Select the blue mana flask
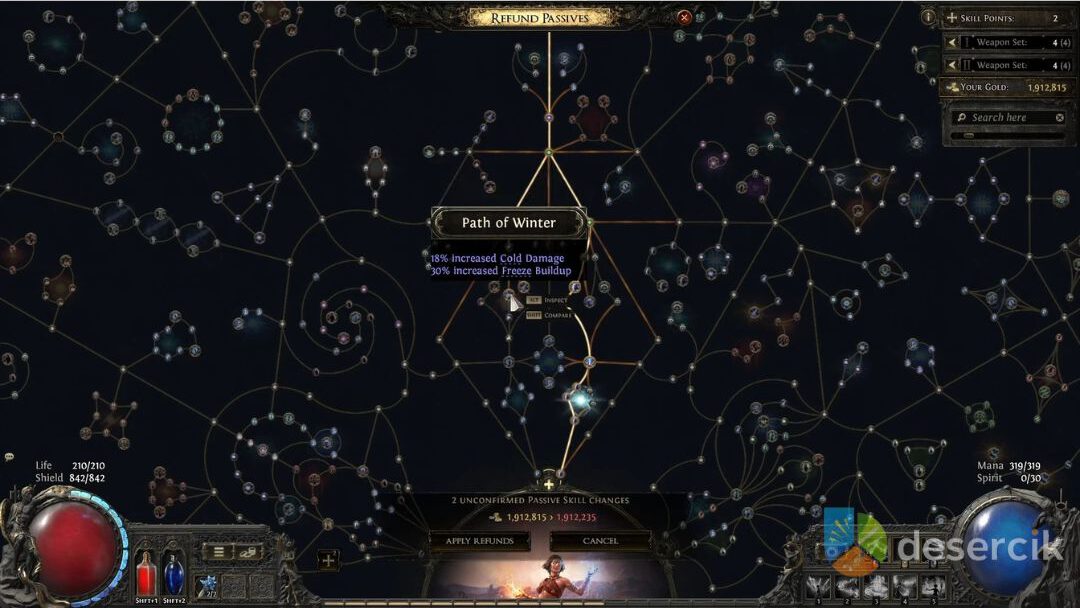 click(173, 574)
